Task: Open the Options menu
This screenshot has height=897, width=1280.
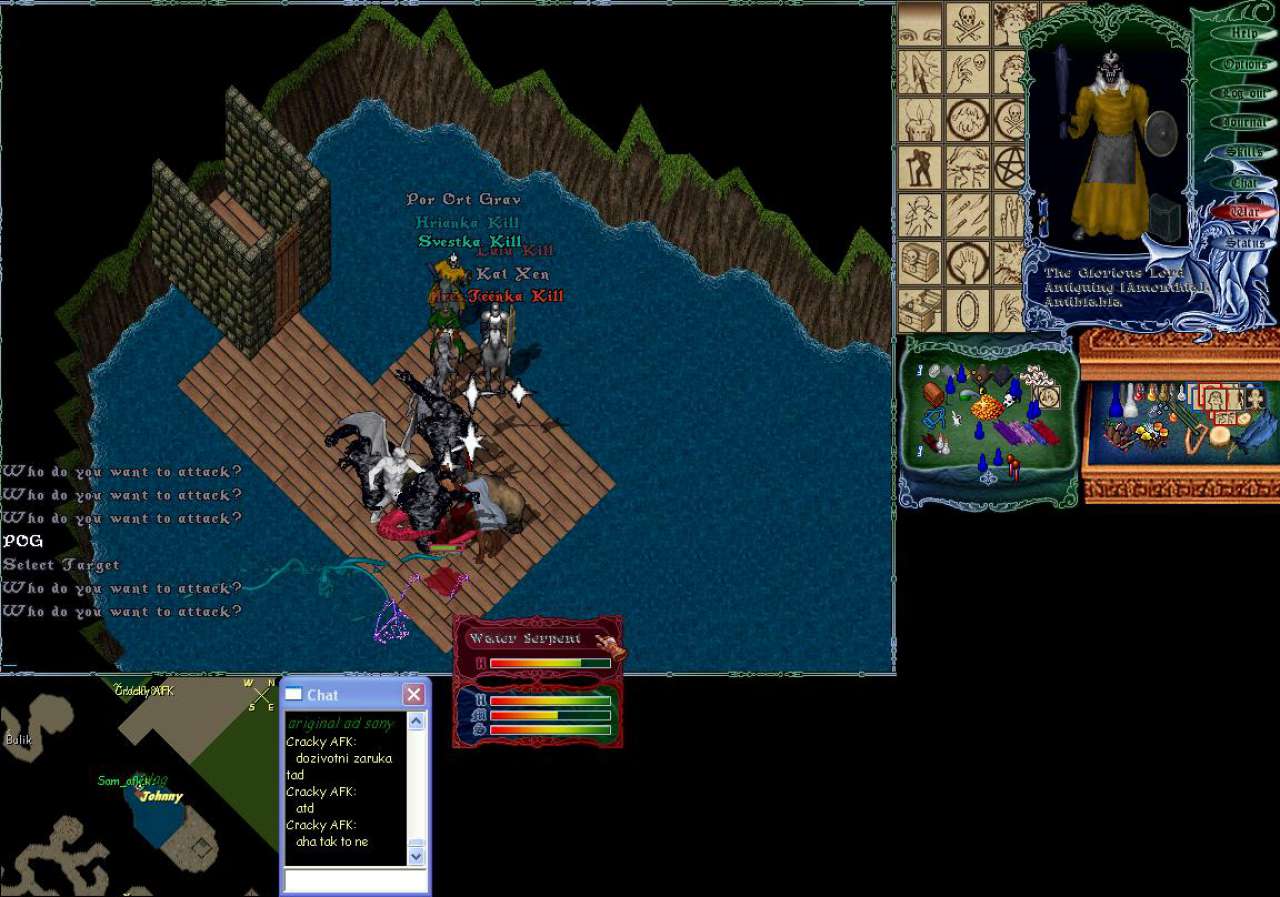Action: tap(1244, 64)
